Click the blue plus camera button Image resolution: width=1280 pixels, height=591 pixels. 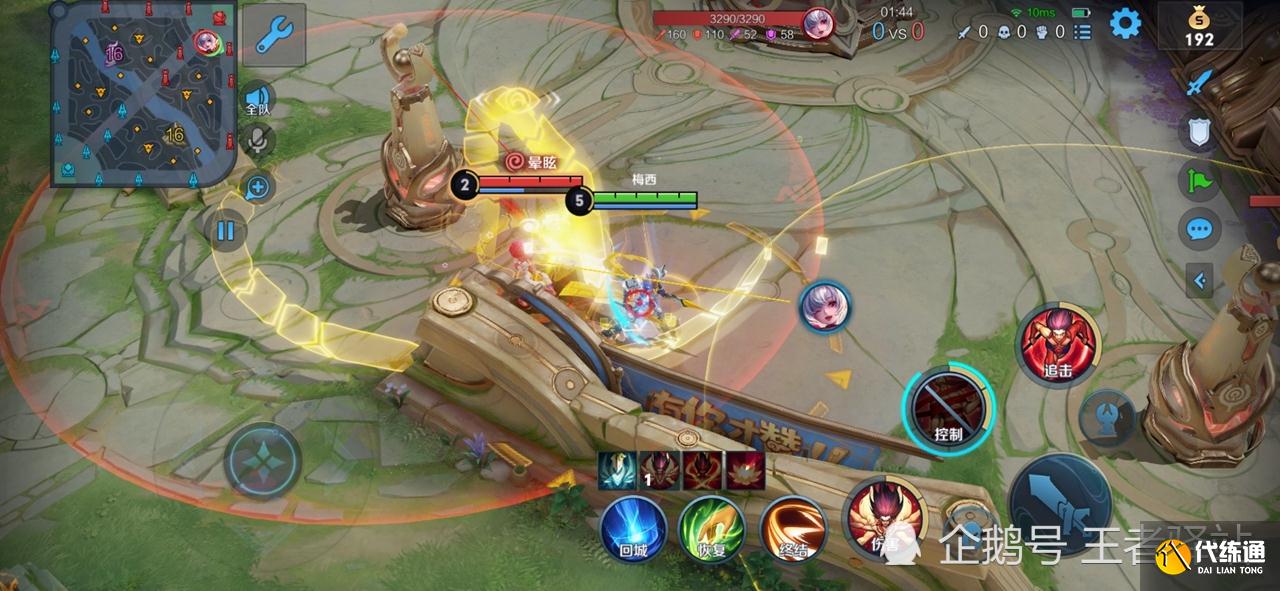[x=258, y=186]
